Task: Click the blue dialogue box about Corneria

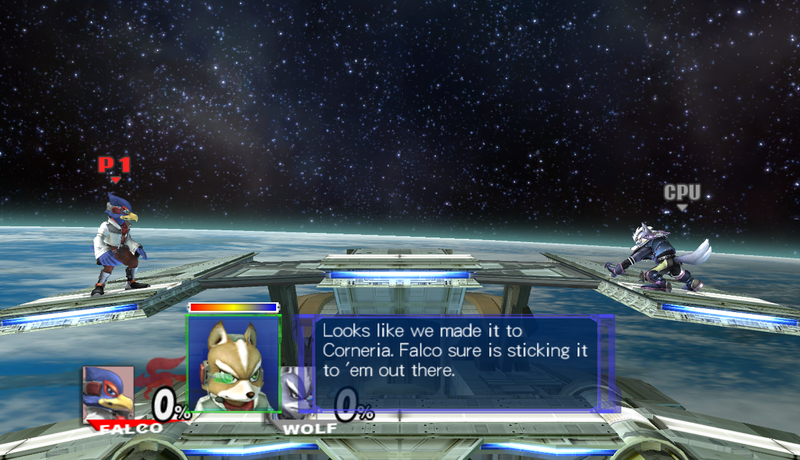Action: click(458, 363)
